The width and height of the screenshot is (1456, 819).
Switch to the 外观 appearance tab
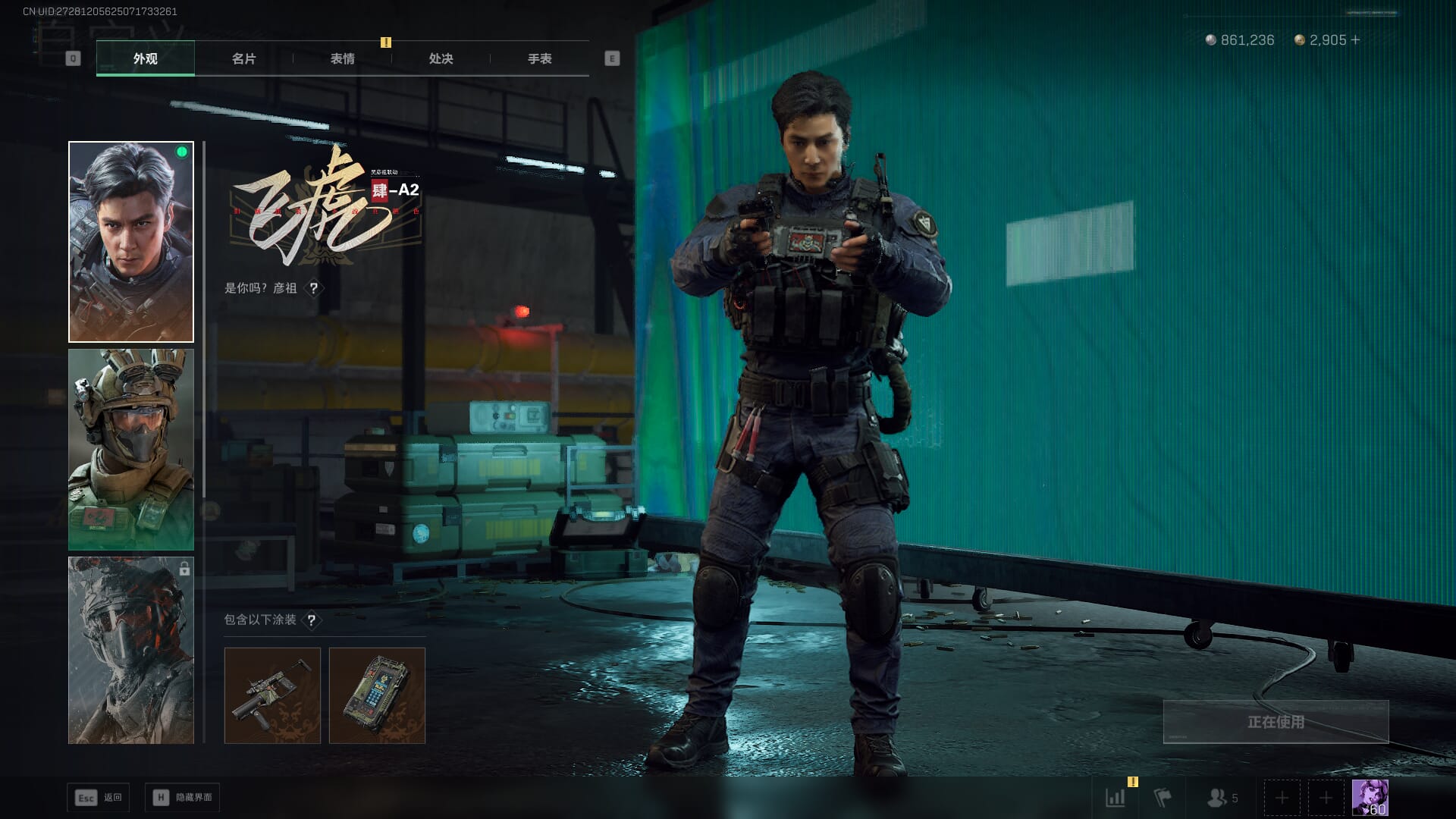coord(145,58)
